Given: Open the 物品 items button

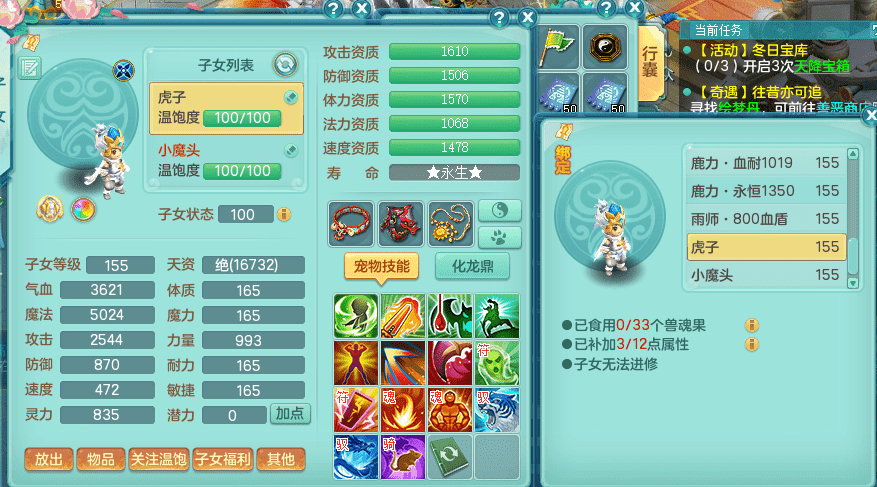Looking at the screenshot, I should coord(101,459).
